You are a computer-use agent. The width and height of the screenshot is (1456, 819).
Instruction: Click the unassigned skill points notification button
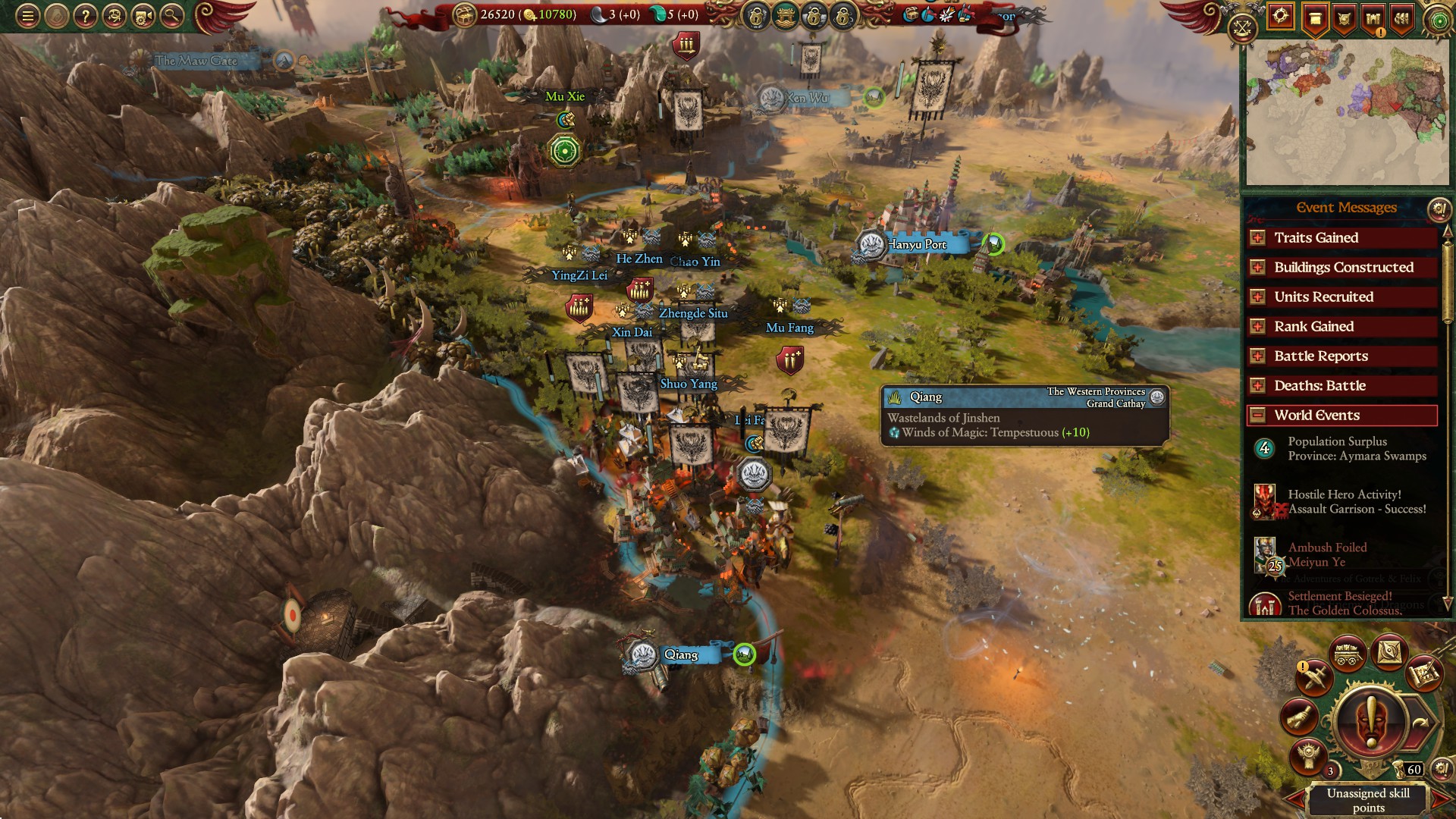tap(1371, 720)
